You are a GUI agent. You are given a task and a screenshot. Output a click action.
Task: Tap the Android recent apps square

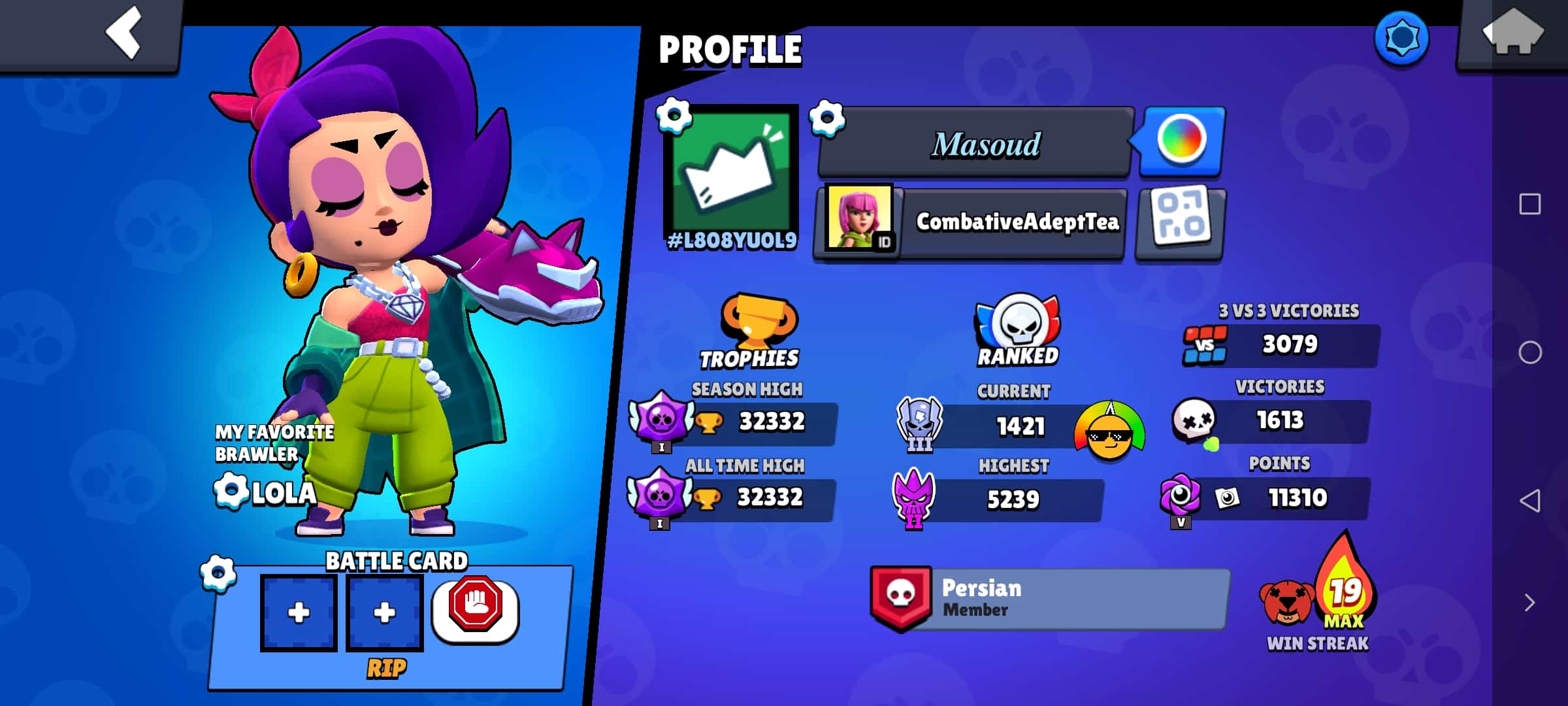(1530, 204)
